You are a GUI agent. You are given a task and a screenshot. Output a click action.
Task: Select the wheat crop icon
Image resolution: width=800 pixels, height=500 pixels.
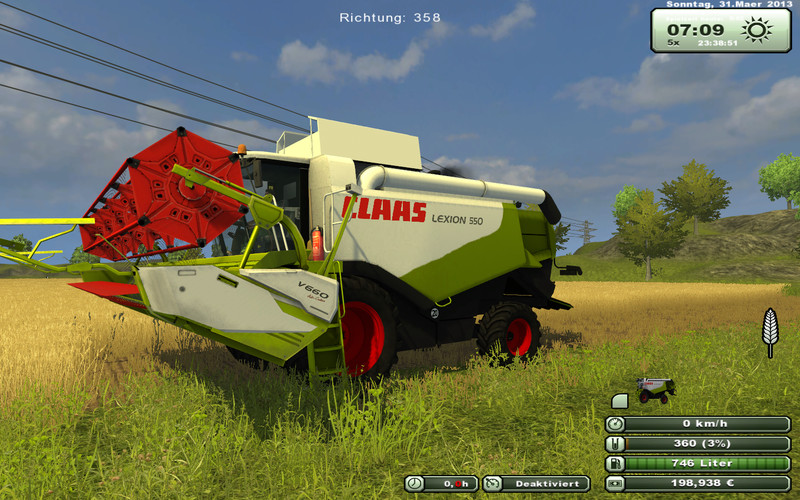pos(770,331)
